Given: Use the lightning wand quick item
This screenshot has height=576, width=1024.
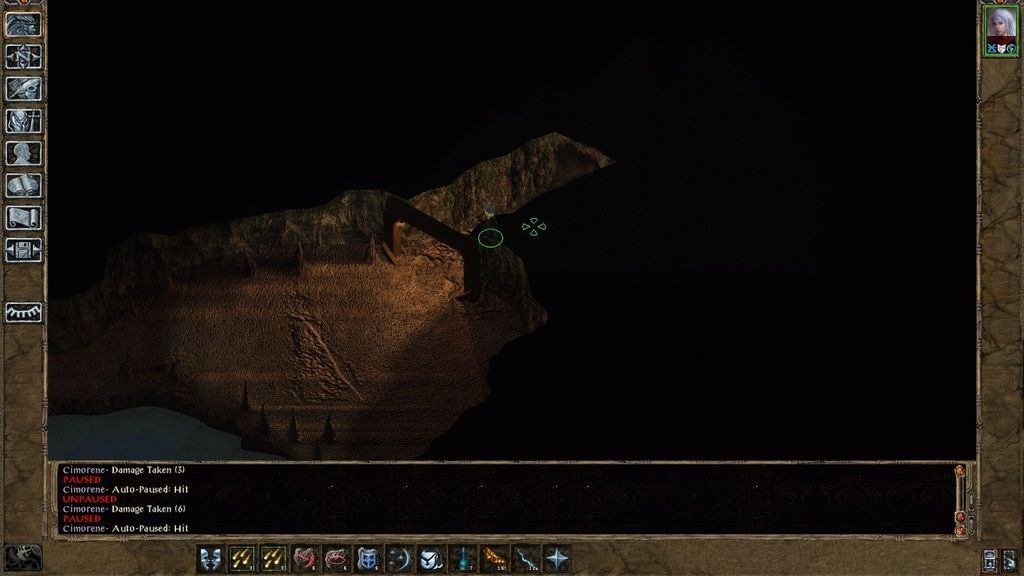Looking at the screenshot, I should (526, 559).
